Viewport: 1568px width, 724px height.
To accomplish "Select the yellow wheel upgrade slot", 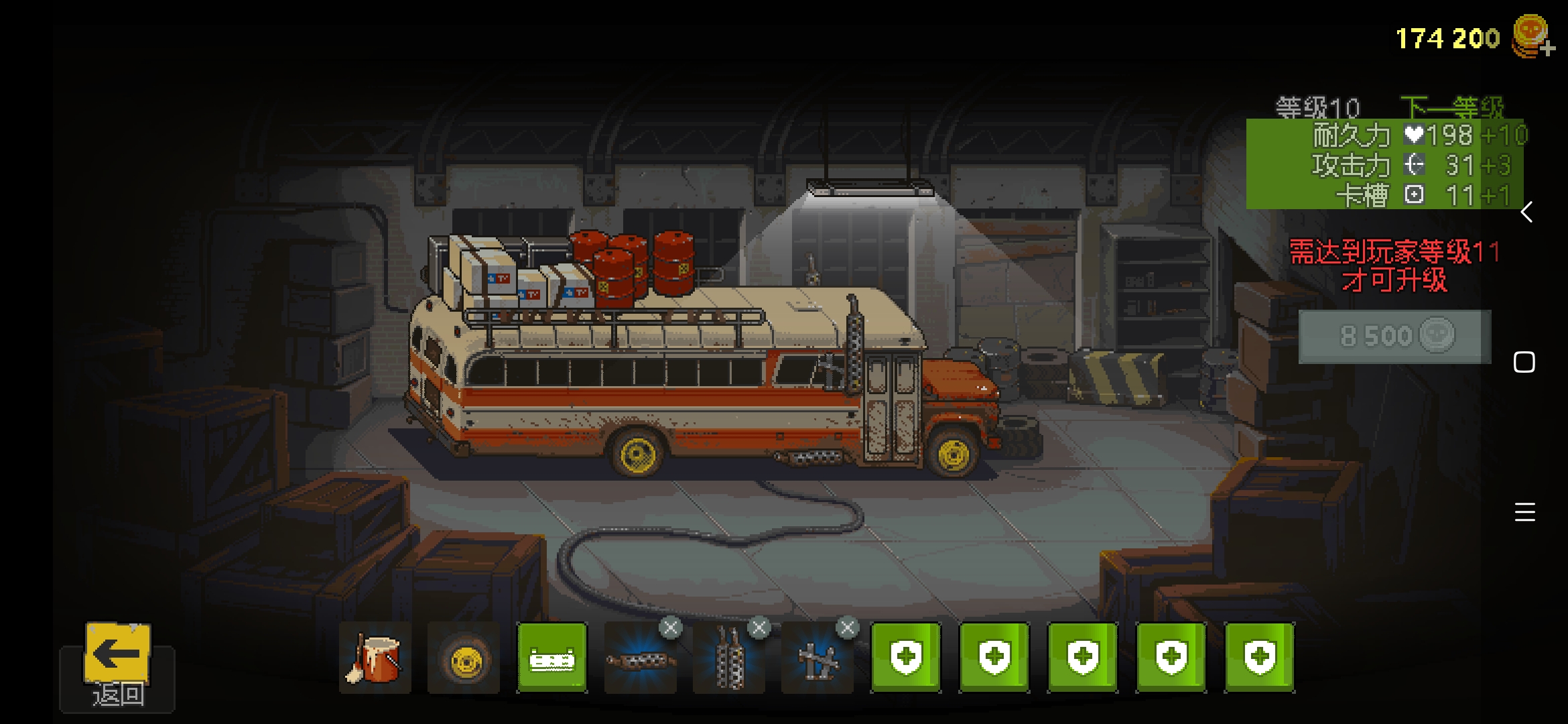I will click(x=464, y=658).
